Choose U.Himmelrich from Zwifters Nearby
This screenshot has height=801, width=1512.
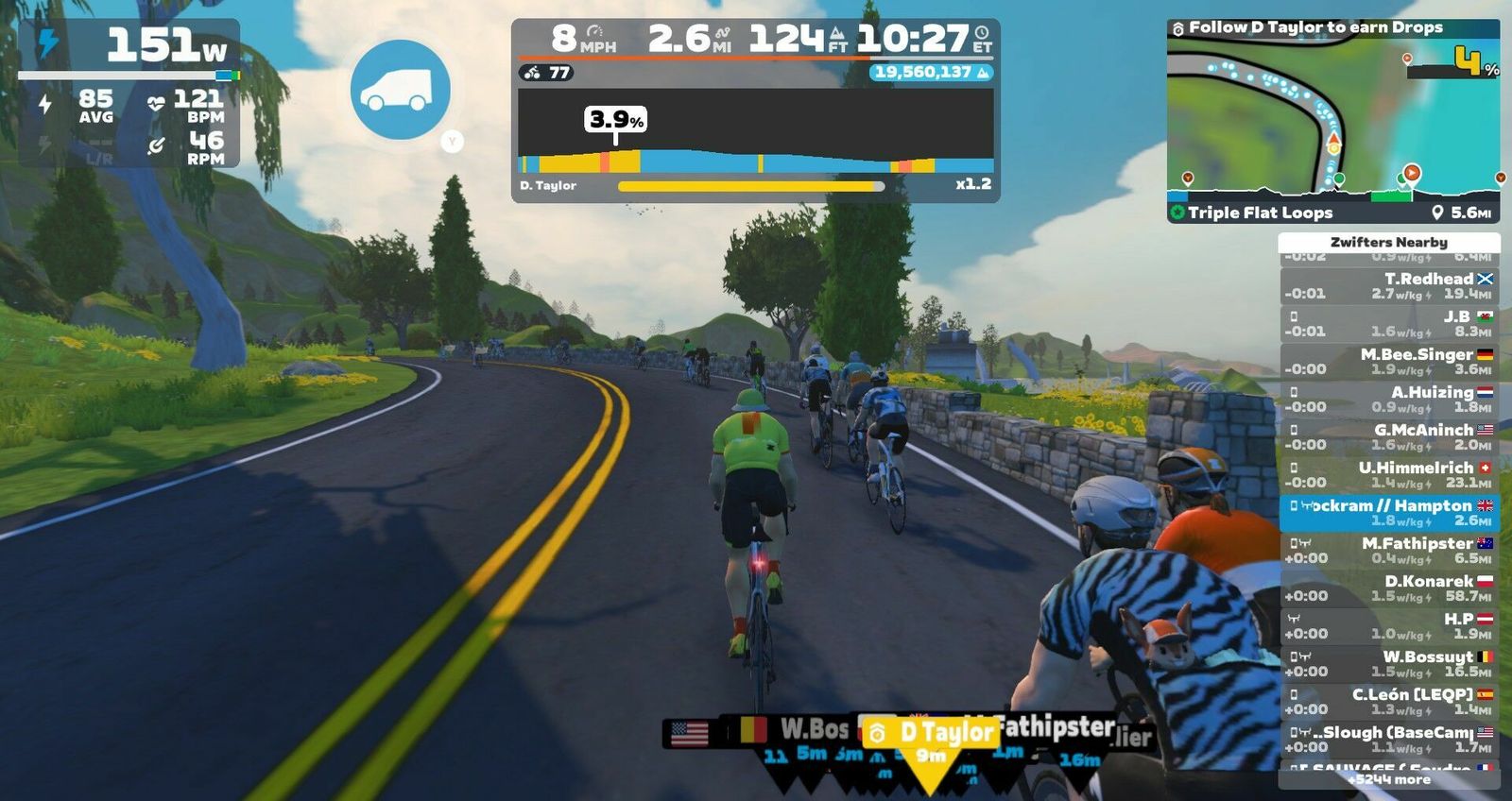click(1389, 474)
